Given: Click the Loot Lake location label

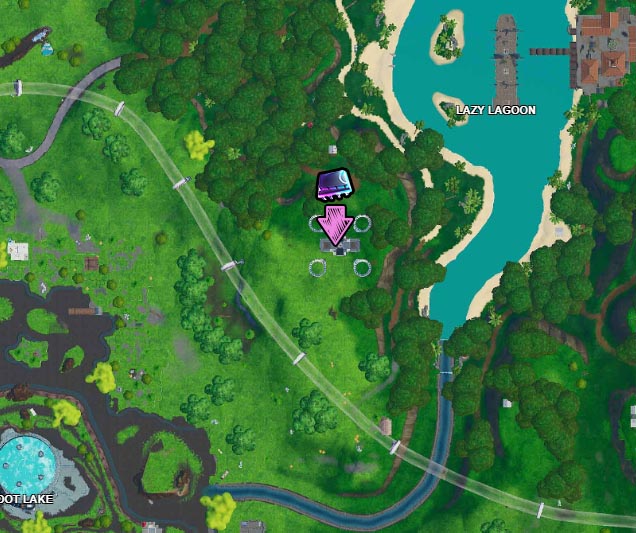Looking at the screenshot, I should click(25, 497).
